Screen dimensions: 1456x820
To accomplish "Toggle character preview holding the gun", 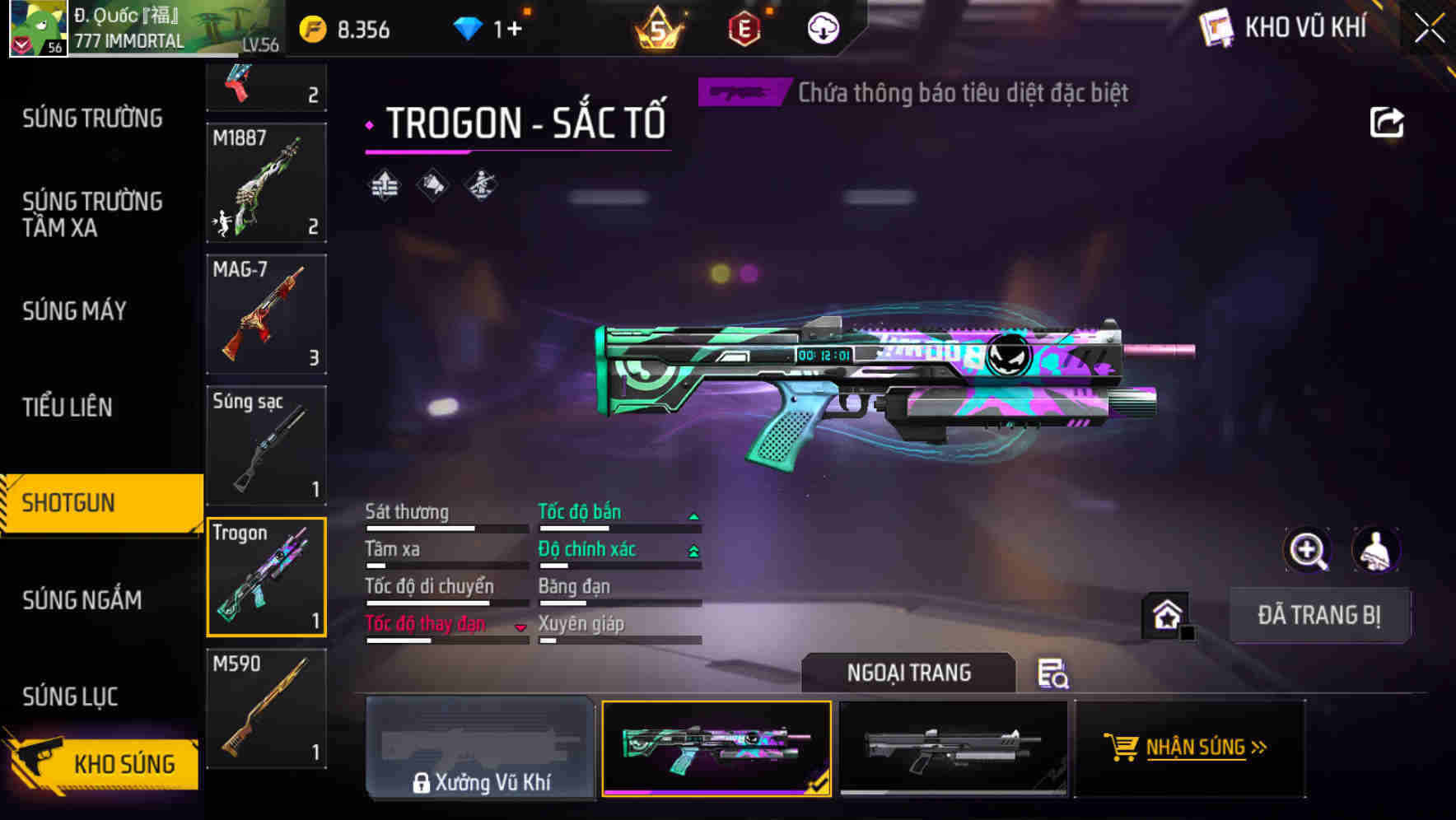I will point(1378,550).
